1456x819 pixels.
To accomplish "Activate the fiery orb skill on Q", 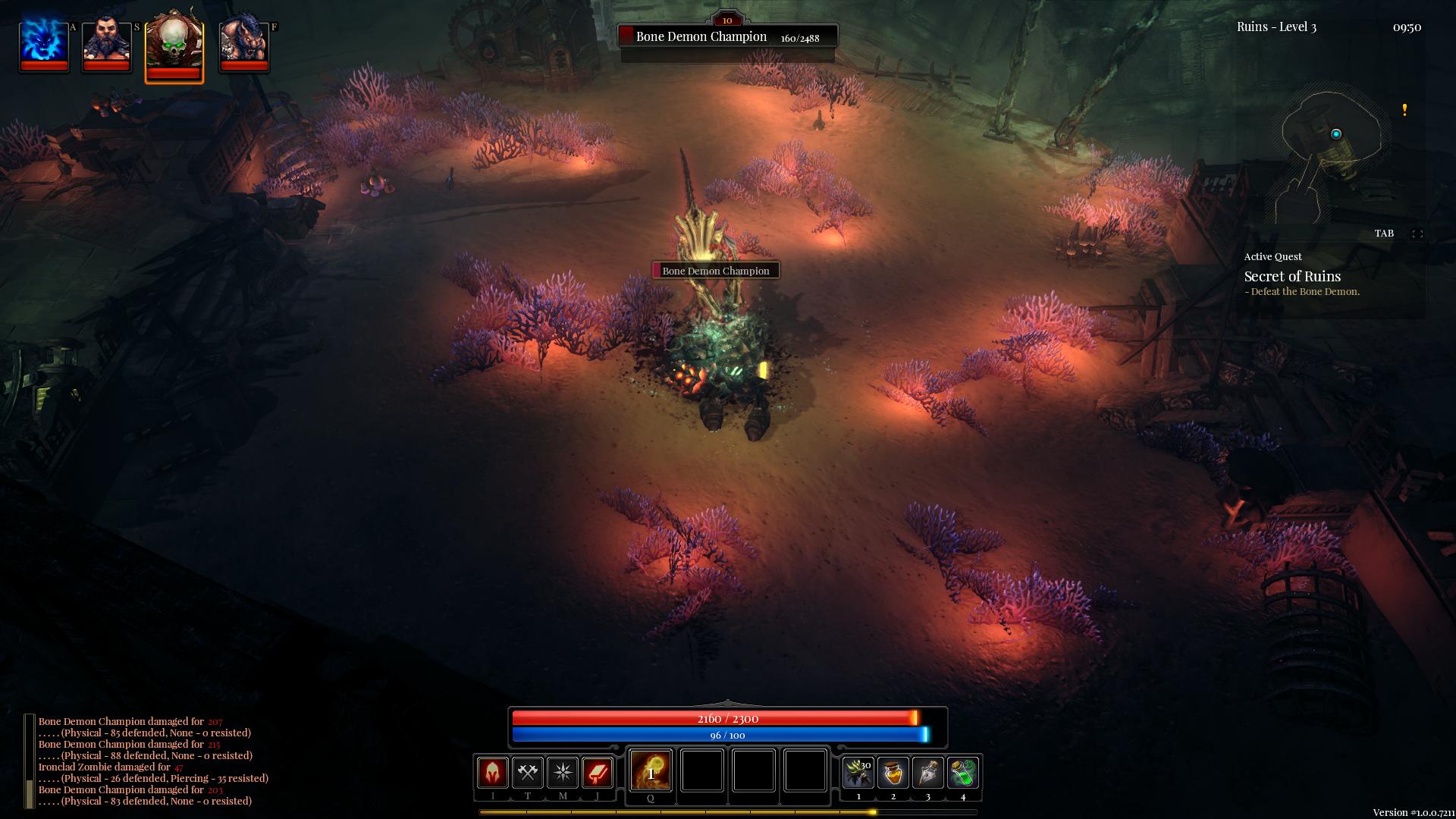I will (651, 770).
